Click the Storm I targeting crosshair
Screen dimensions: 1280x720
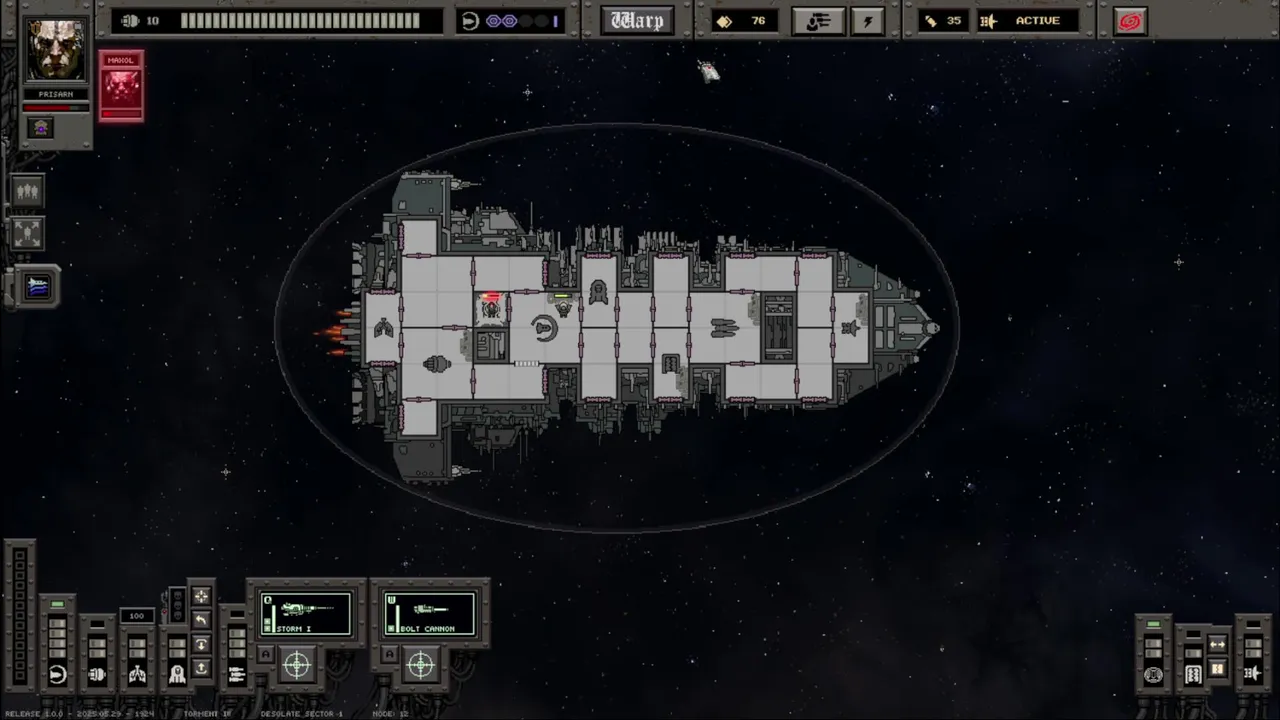(297, 664)
